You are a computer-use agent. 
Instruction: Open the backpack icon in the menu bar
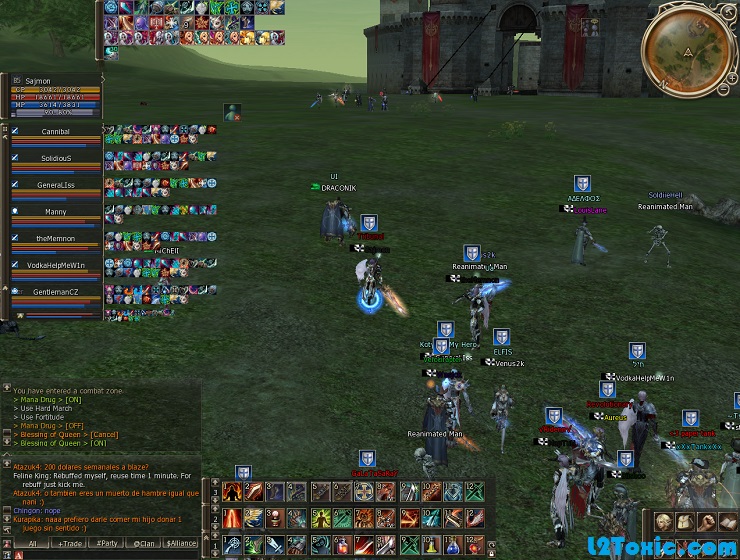685,522
